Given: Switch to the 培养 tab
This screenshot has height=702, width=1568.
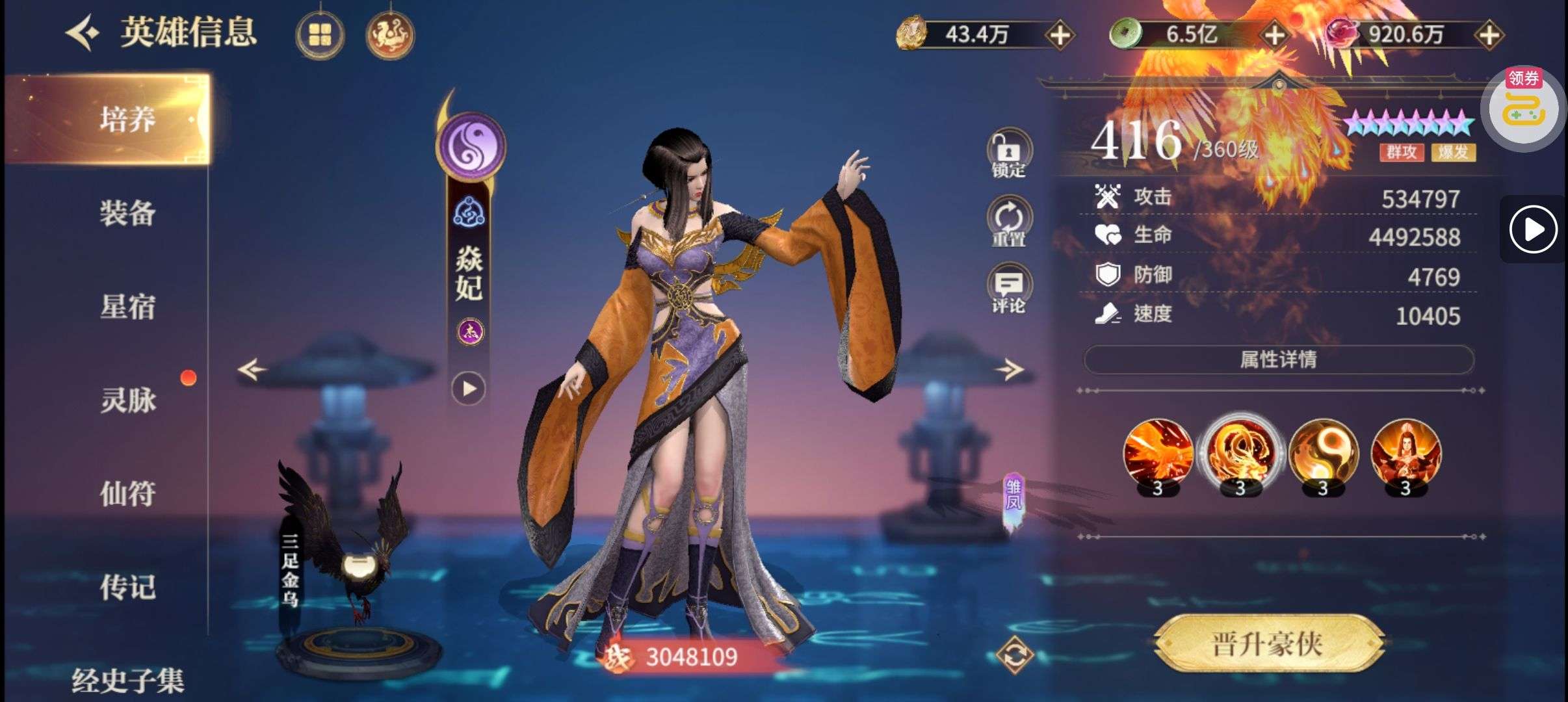Looking at the screenshot, I should click(127, 120).
